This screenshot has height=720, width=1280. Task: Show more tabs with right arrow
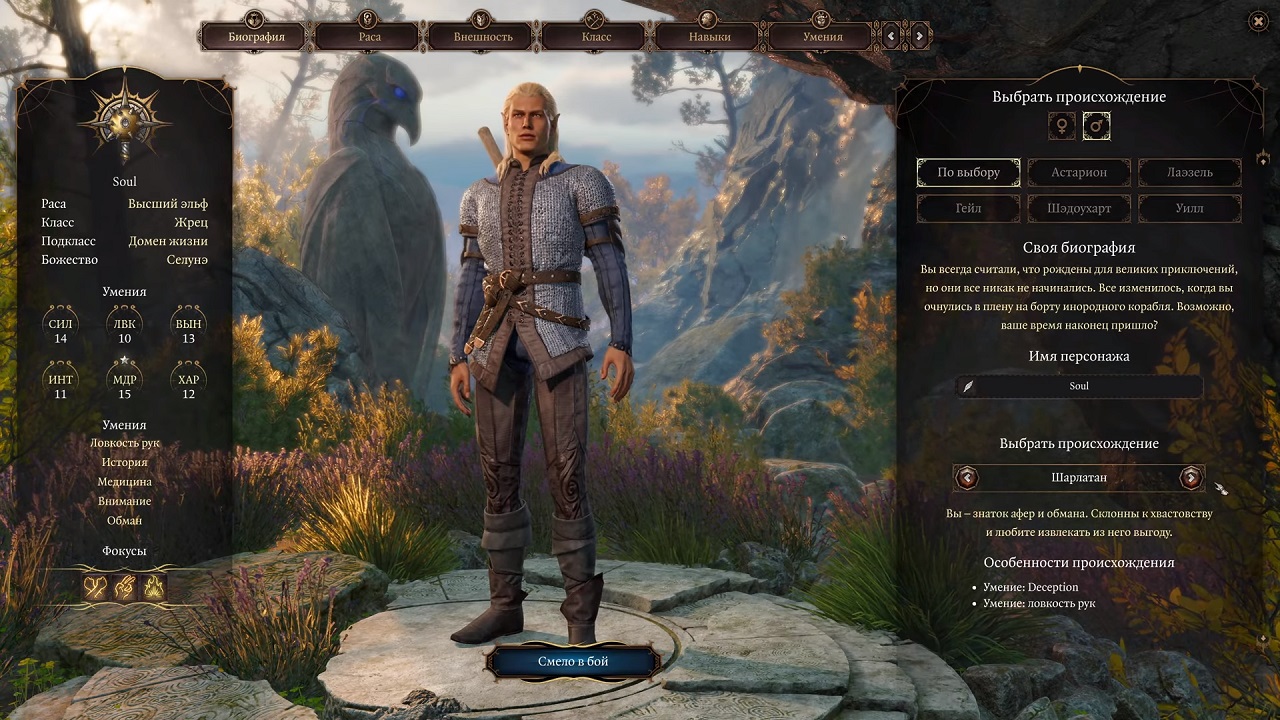point(919,37)
